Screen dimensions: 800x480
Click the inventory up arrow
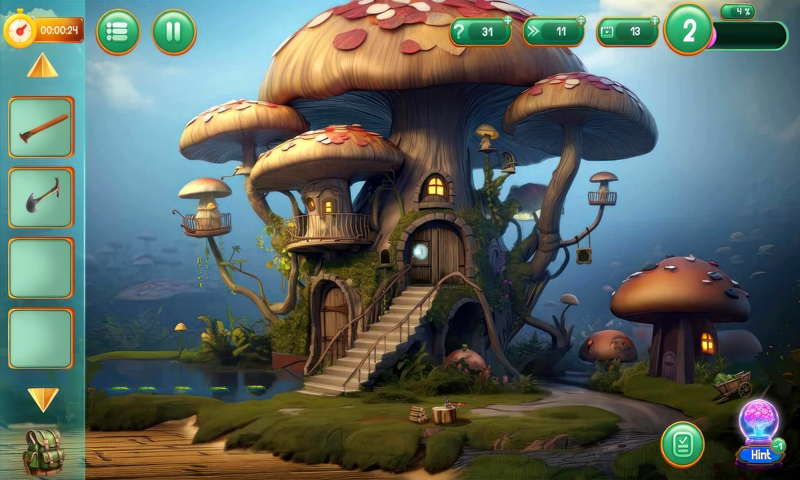[42, 67]
